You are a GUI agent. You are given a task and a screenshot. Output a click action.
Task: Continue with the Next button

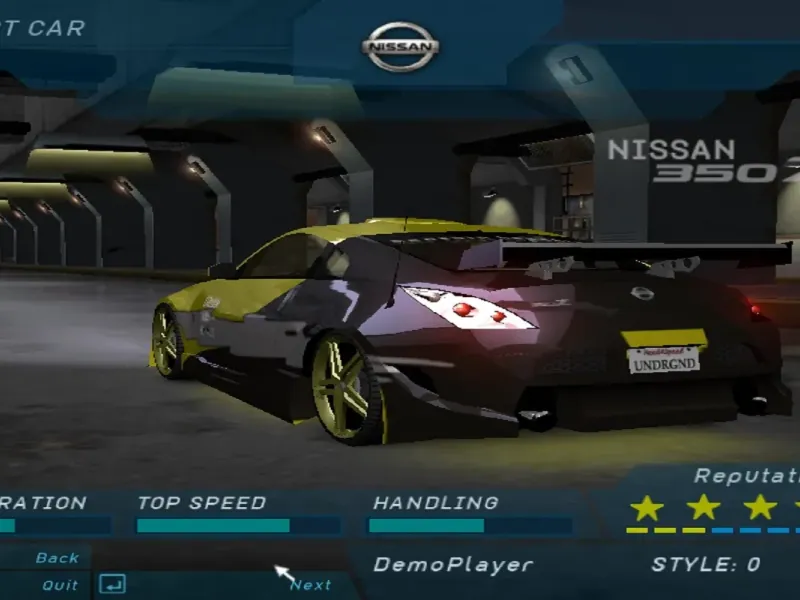310,585
